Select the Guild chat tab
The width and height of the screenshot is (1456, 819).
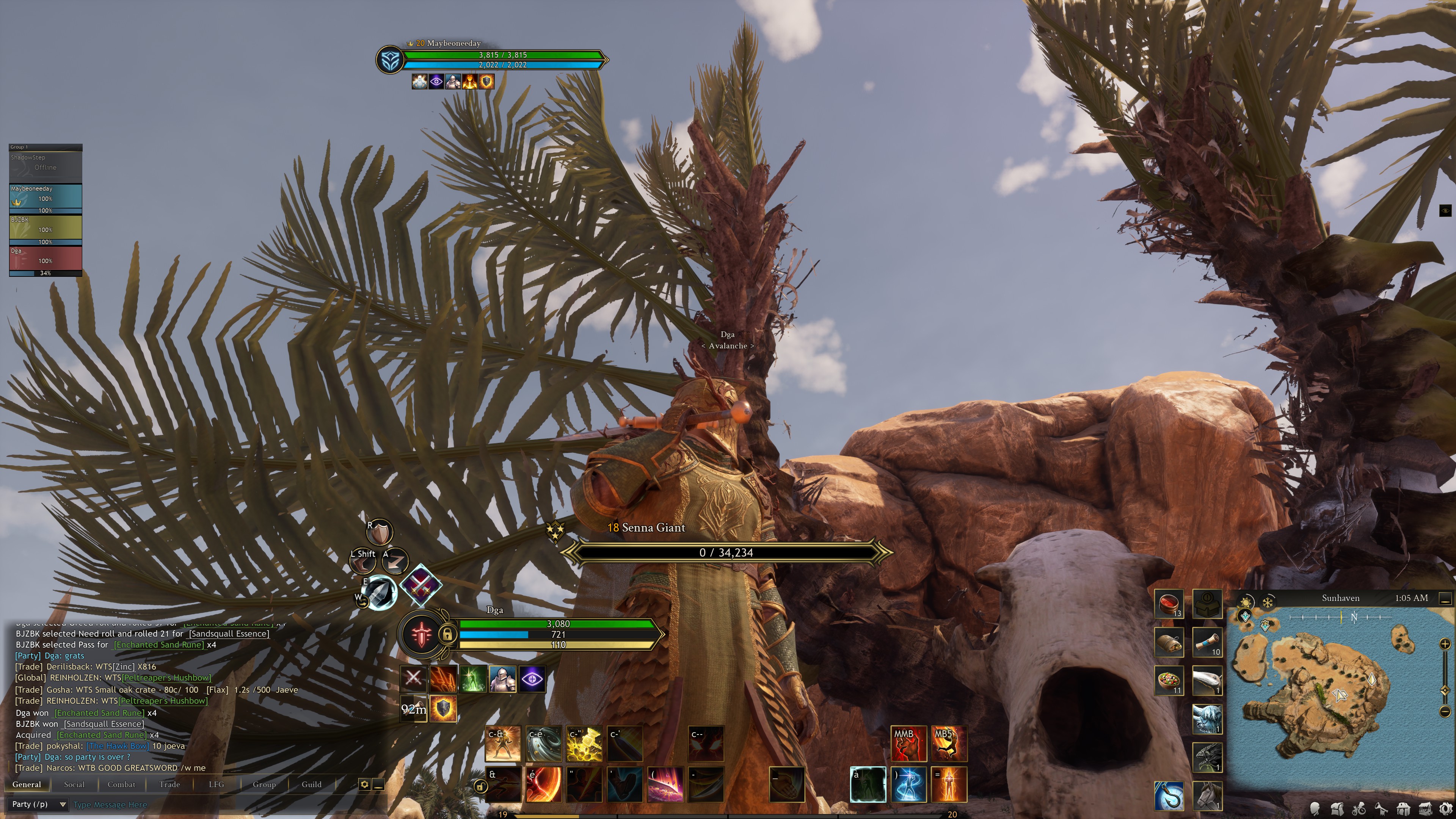click(x=311, y=784)
